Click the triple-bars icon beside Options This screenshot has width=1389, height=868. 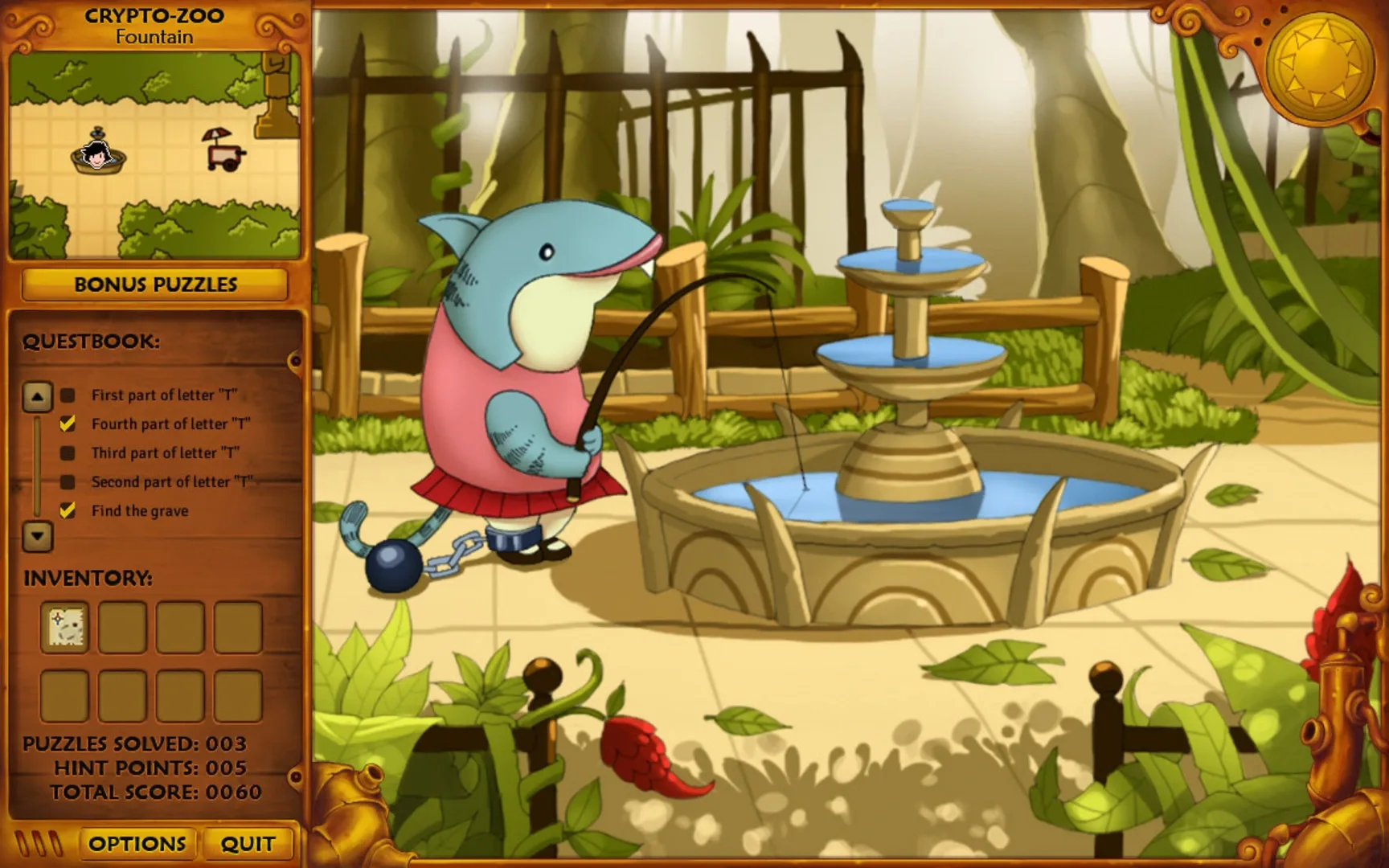tap(39, 843)
